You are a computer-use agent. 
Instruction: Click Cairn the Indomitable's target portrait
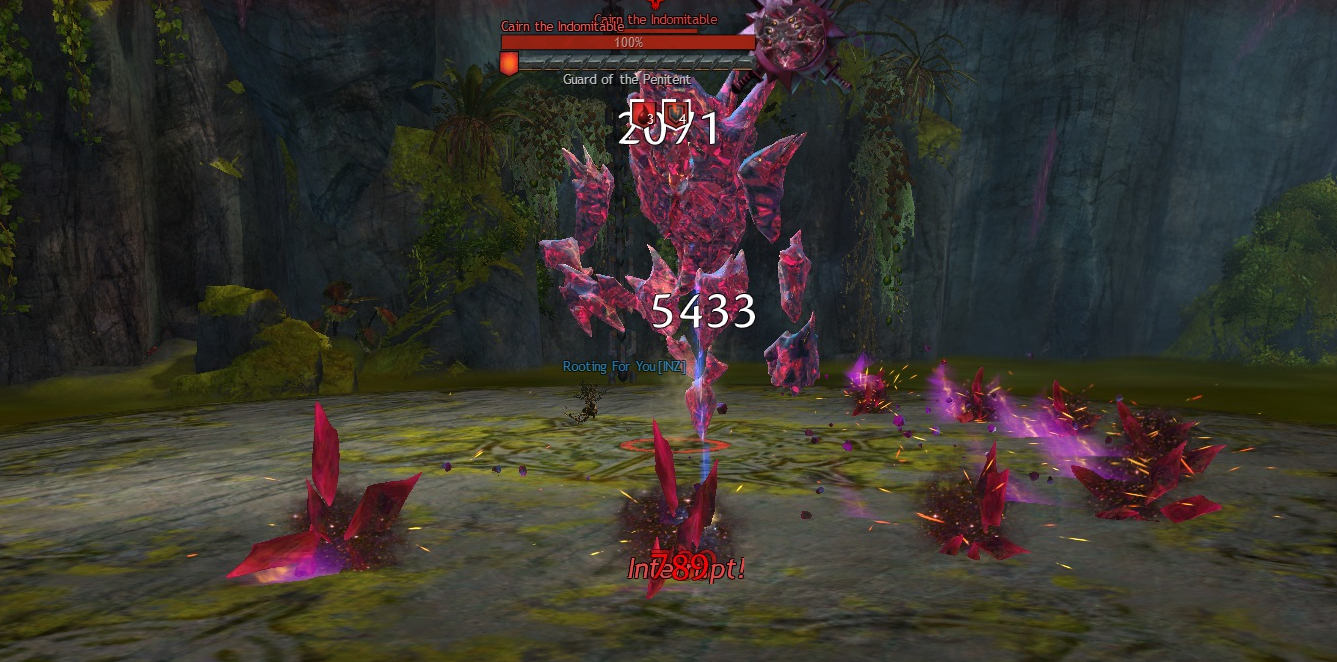pyautogui.click(x=797, y=37)
